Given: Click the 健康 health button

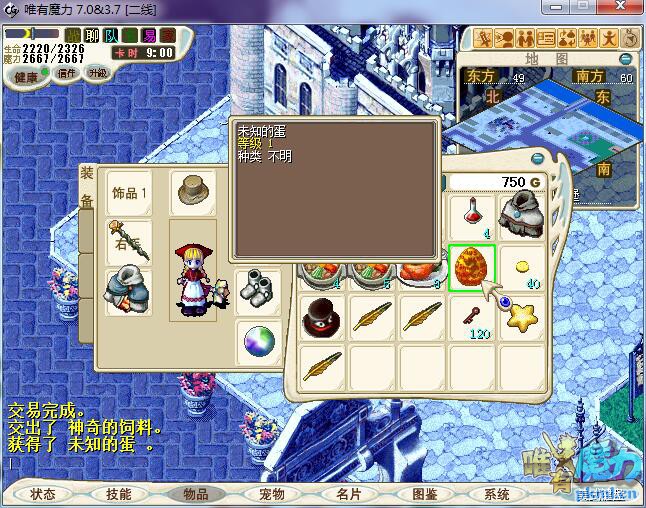Looking at the screenshot, I should click(26, 77).
